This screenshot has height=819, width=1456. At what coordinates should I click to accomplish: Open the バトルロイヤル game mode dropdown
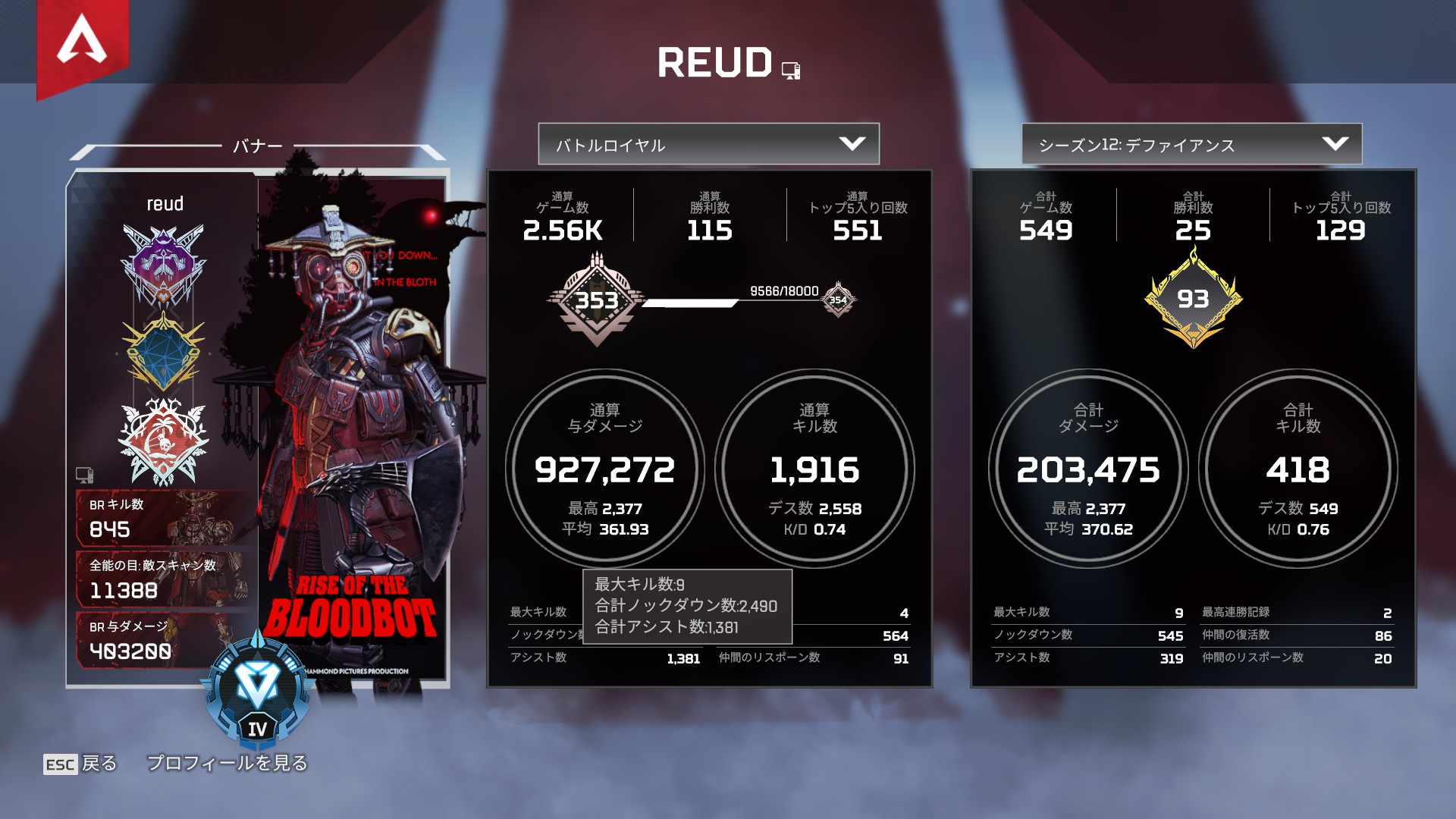point(708,144)
